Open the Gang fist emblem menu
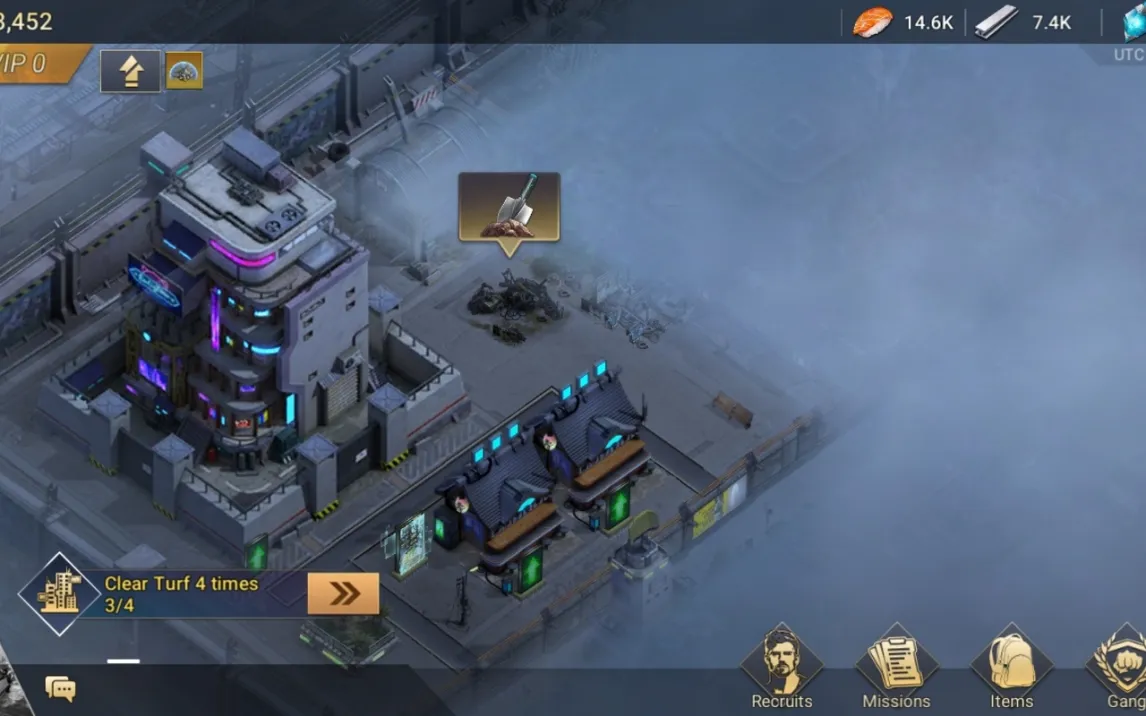Screen dimensions: 1146x716 click(1122, 668)
